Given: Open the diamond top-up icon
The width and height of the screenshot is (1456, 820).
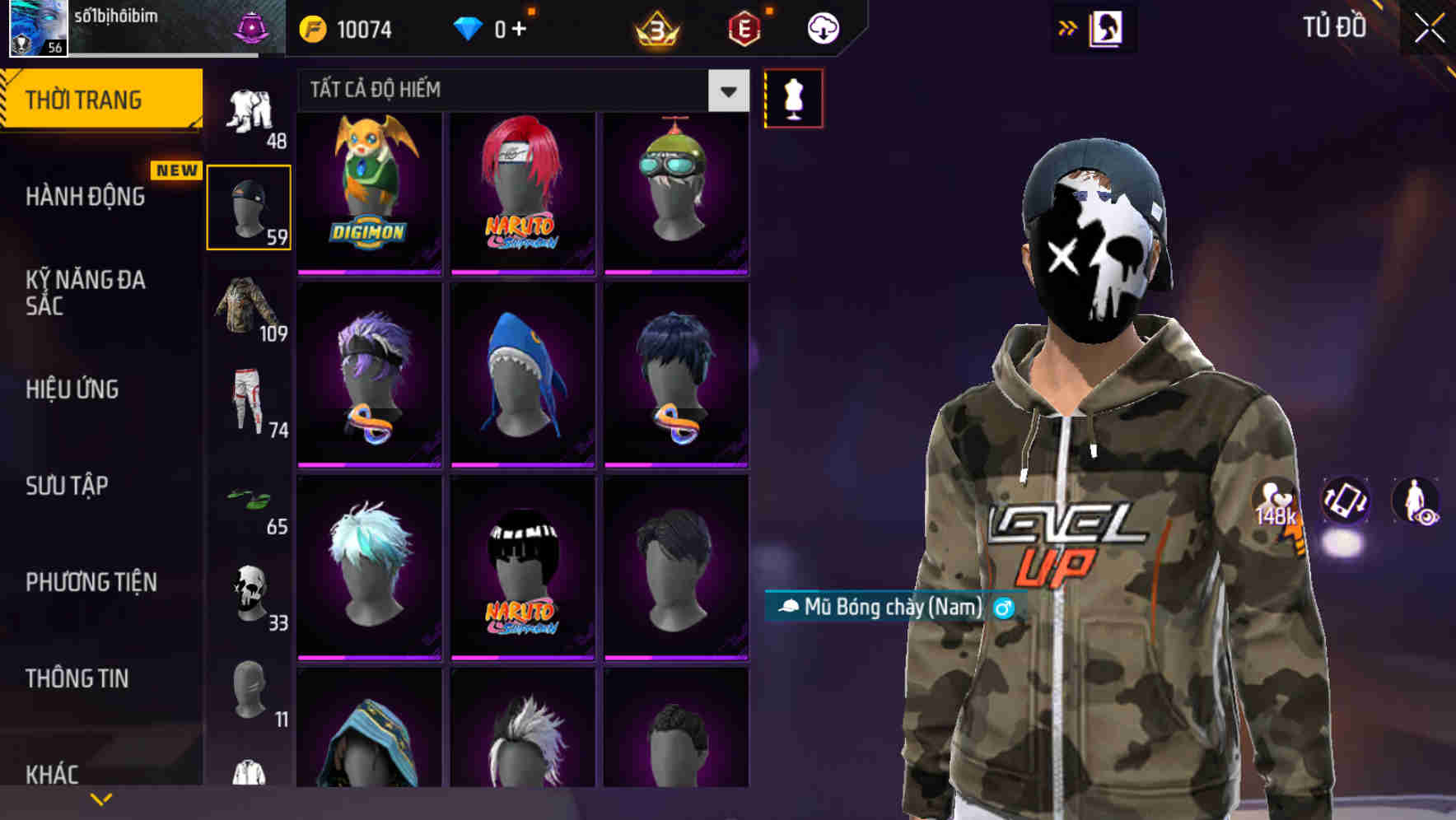Looking at the screenshot, I should (471, 27).
